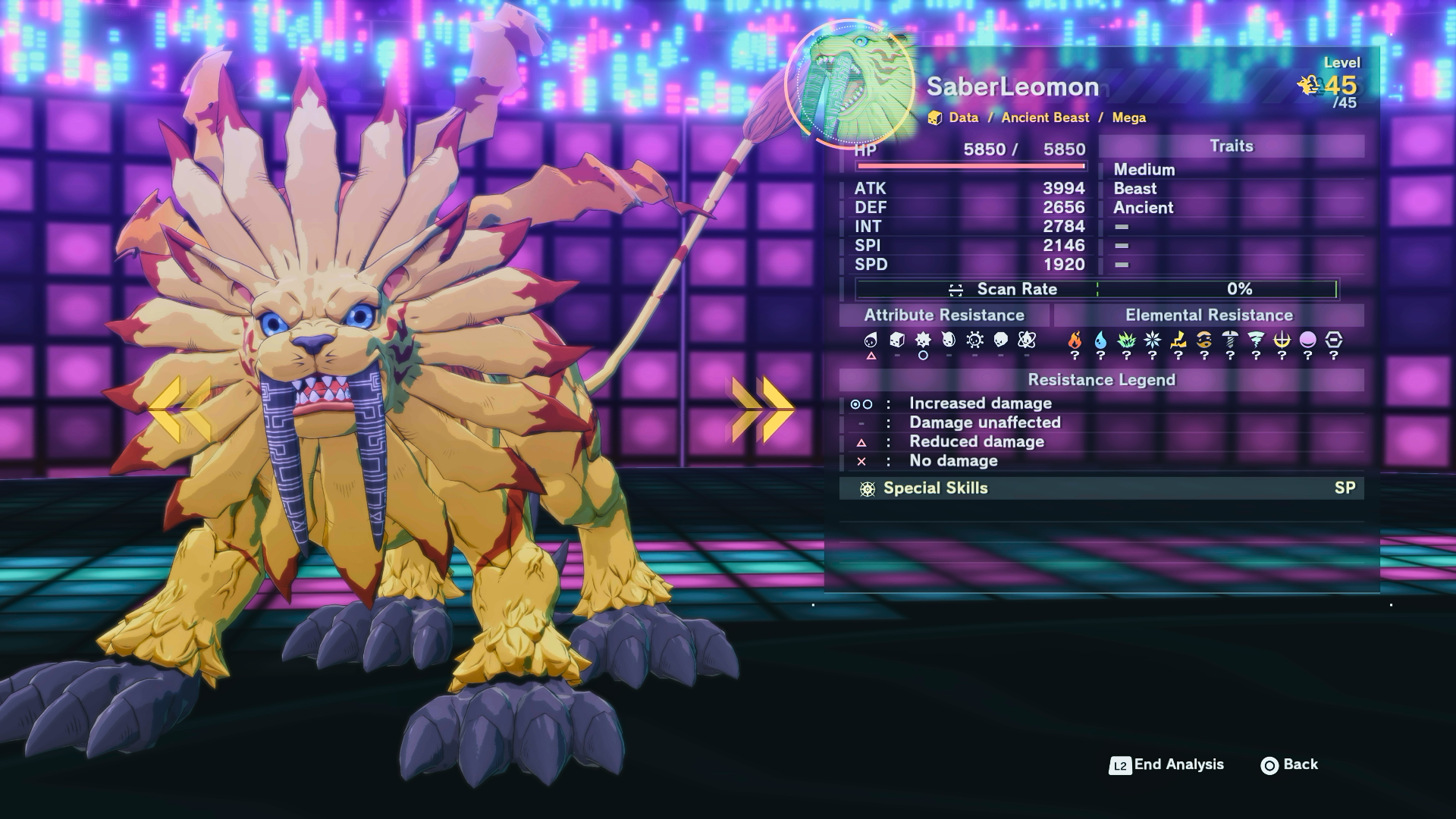
Task: Click the End Analysis option
Action: click(1167, 764)
